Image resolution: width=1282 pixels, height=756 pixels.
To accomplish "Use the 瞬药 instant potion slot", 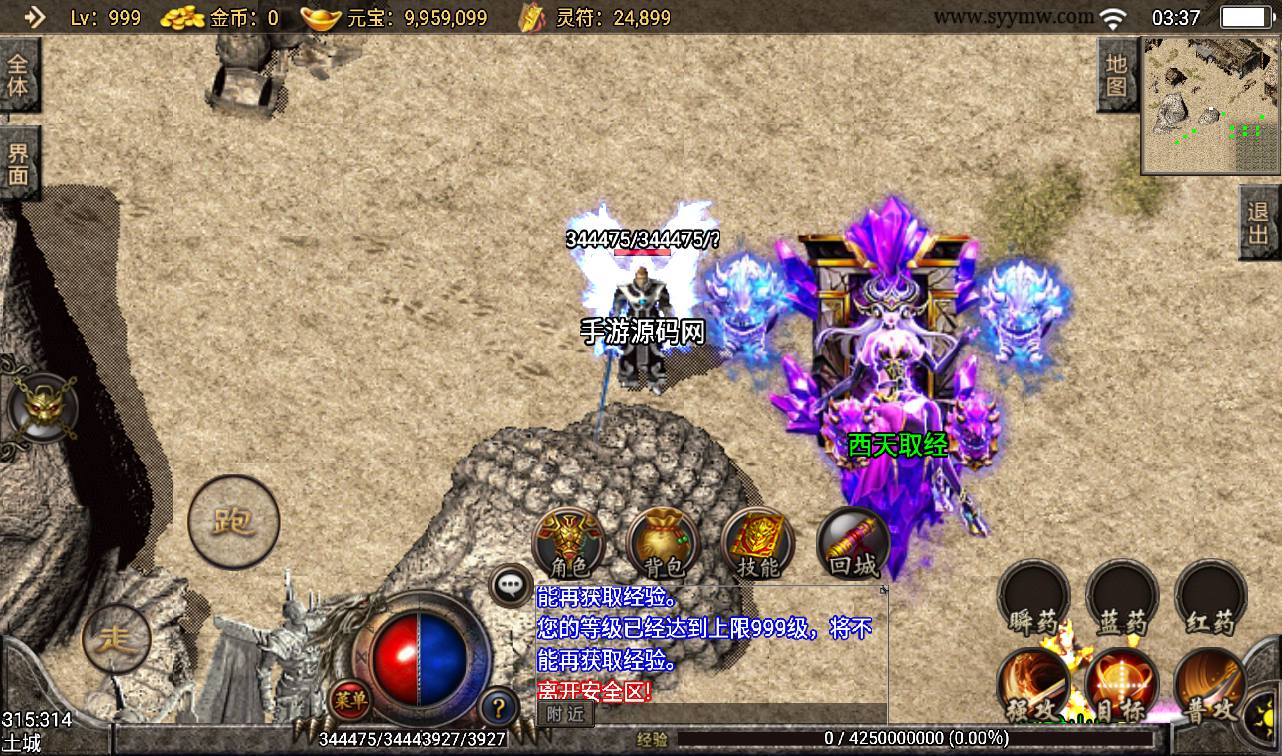I will pos(1034,599).
